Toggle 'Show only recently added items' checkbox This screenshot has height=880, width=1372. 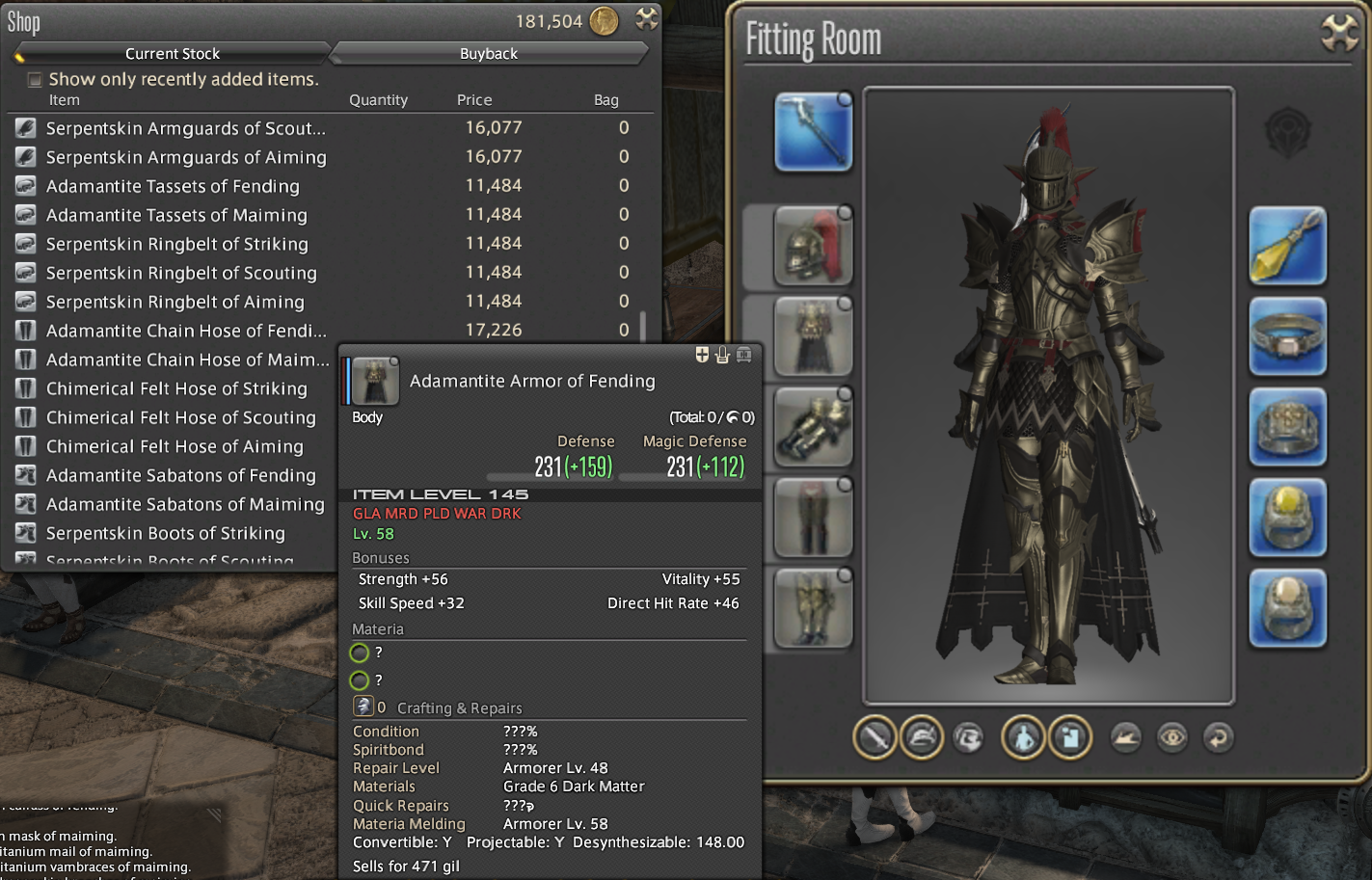coord(35,80)
